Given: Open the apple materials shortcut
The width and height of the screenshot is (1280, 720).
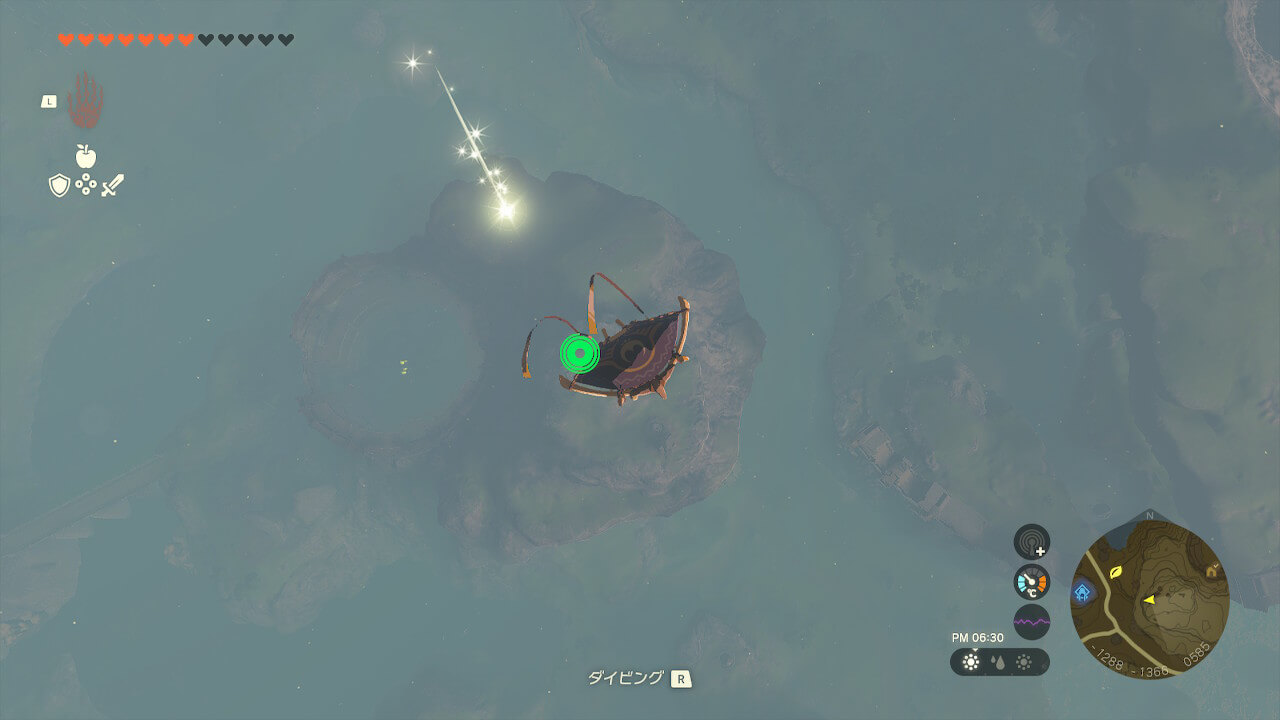Looking at the screenshot, I should 86,156.
